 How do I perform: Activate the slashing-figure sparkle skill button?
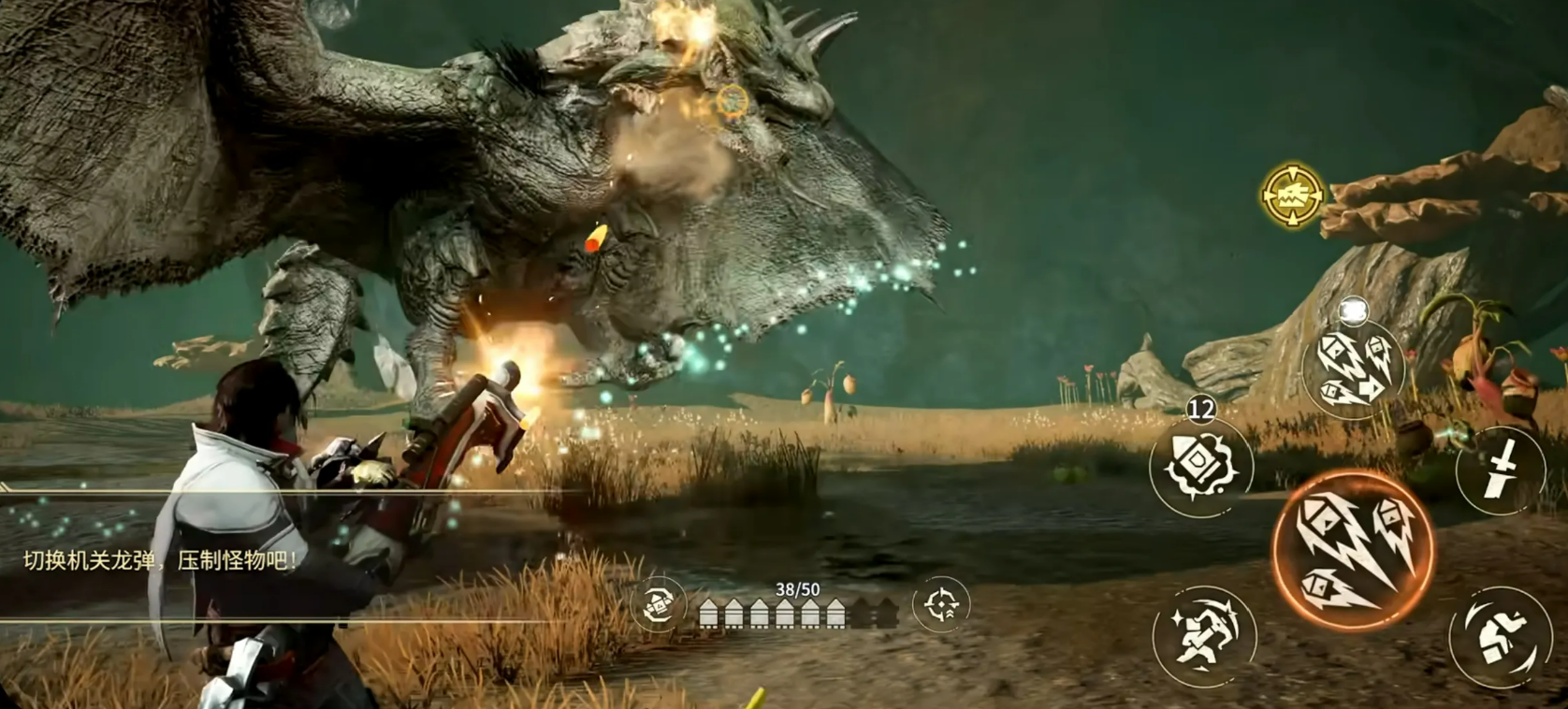1204,635
